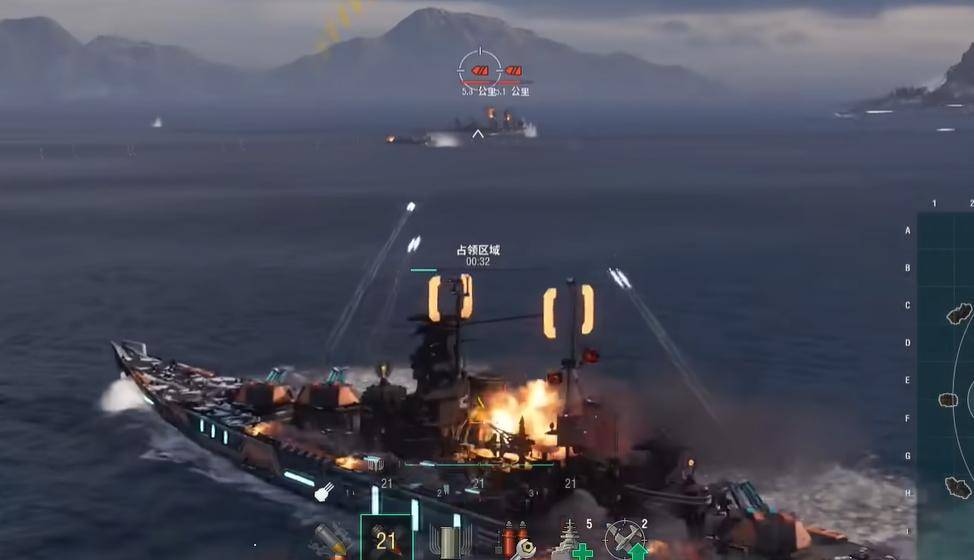Click the minimap grid

tap(947, 380)
